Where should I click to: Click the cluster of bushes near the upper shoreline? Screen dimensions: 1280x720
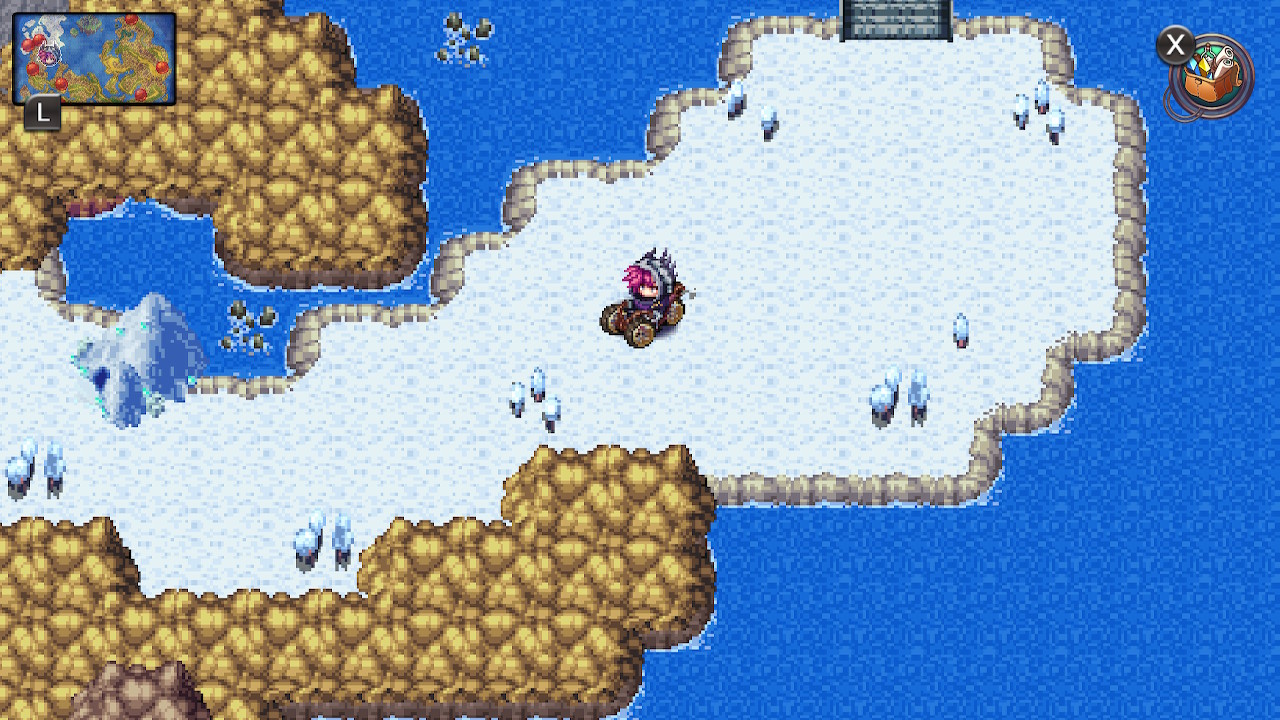point(462,40)
